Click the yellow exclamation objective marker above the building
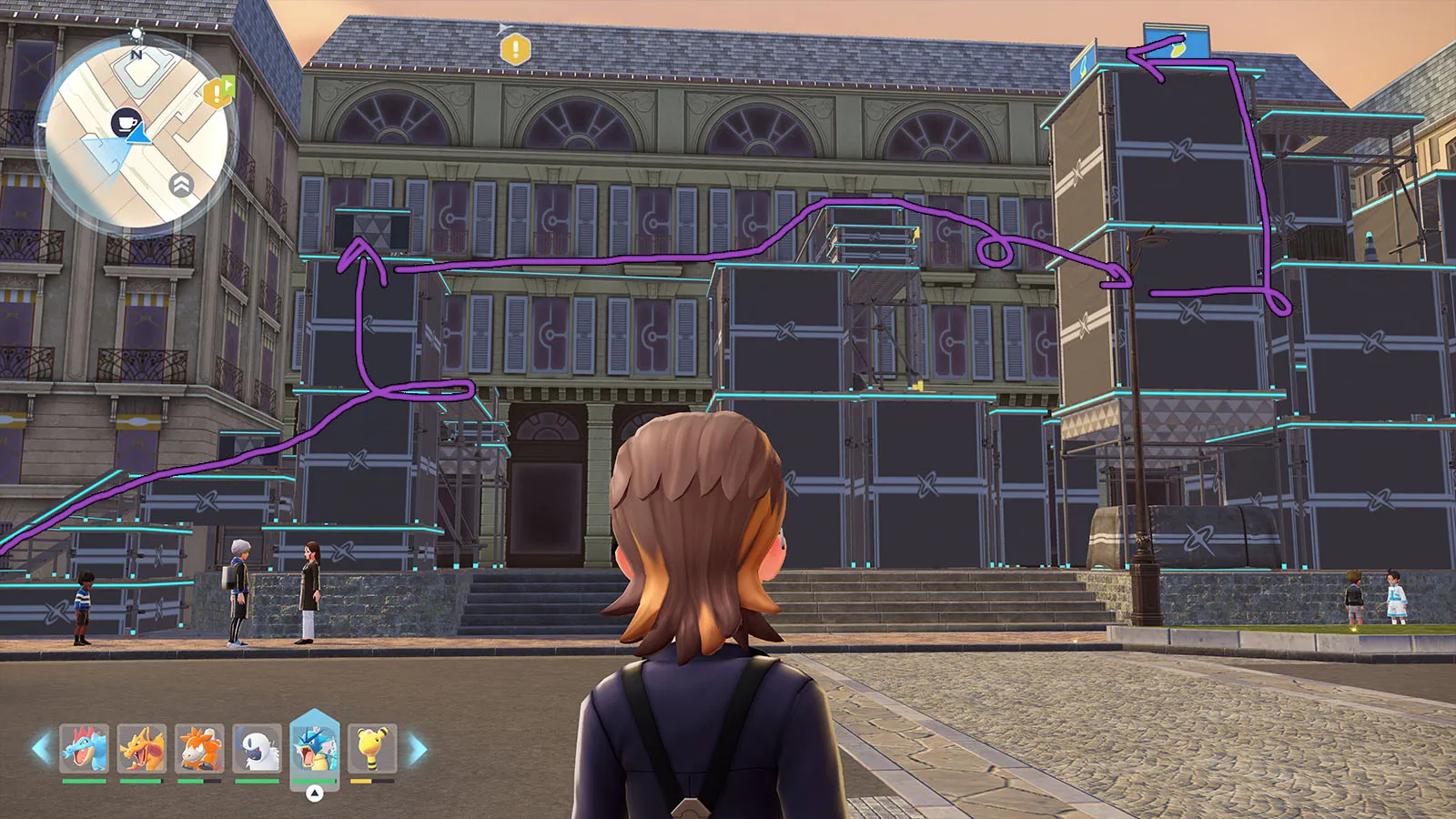Image resolution: width=1456 pixels, height=819 pixels. point(516,49)
